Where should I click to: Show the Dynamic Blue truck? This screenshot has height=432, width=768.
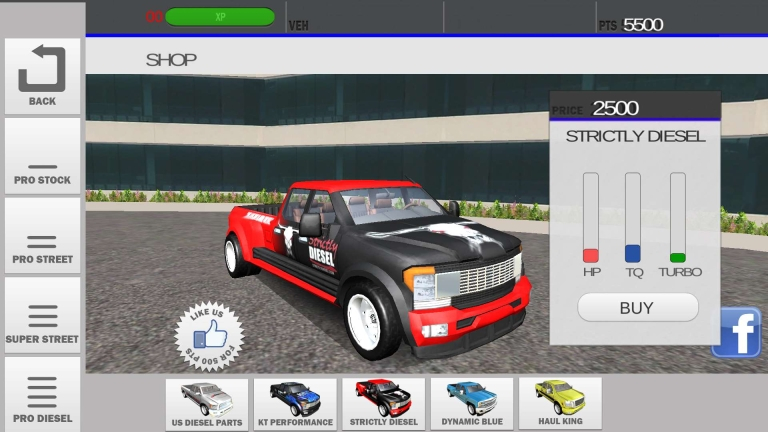tap(471, 404)
